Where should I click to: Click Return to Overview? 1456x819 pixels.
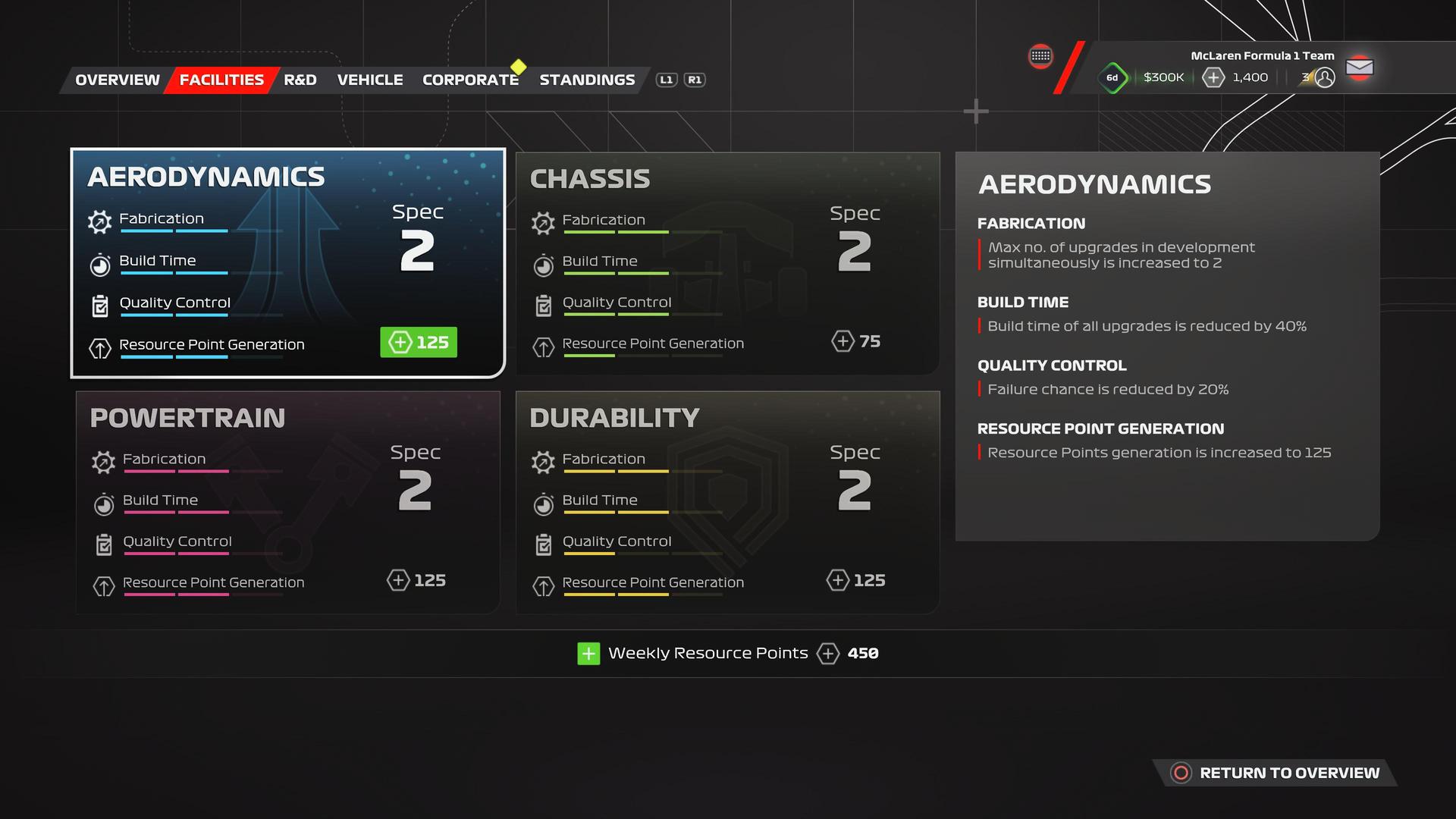click(x=1276, y=773)
